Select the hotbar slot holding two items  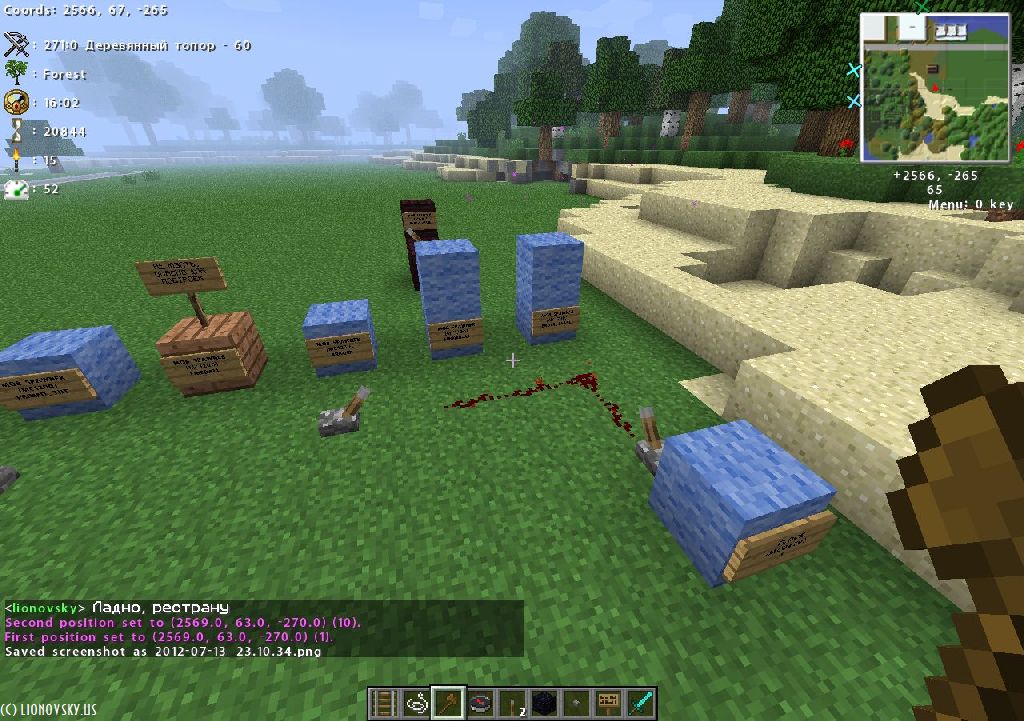[512, 703]
